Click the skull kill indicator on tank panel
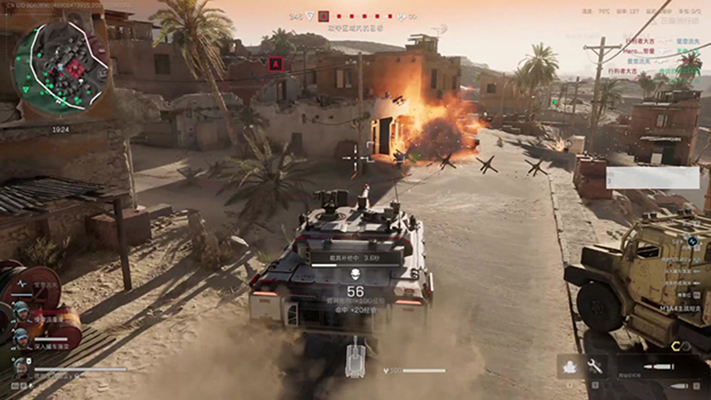This screenshot has height=400, width=711. pos(355,273)
